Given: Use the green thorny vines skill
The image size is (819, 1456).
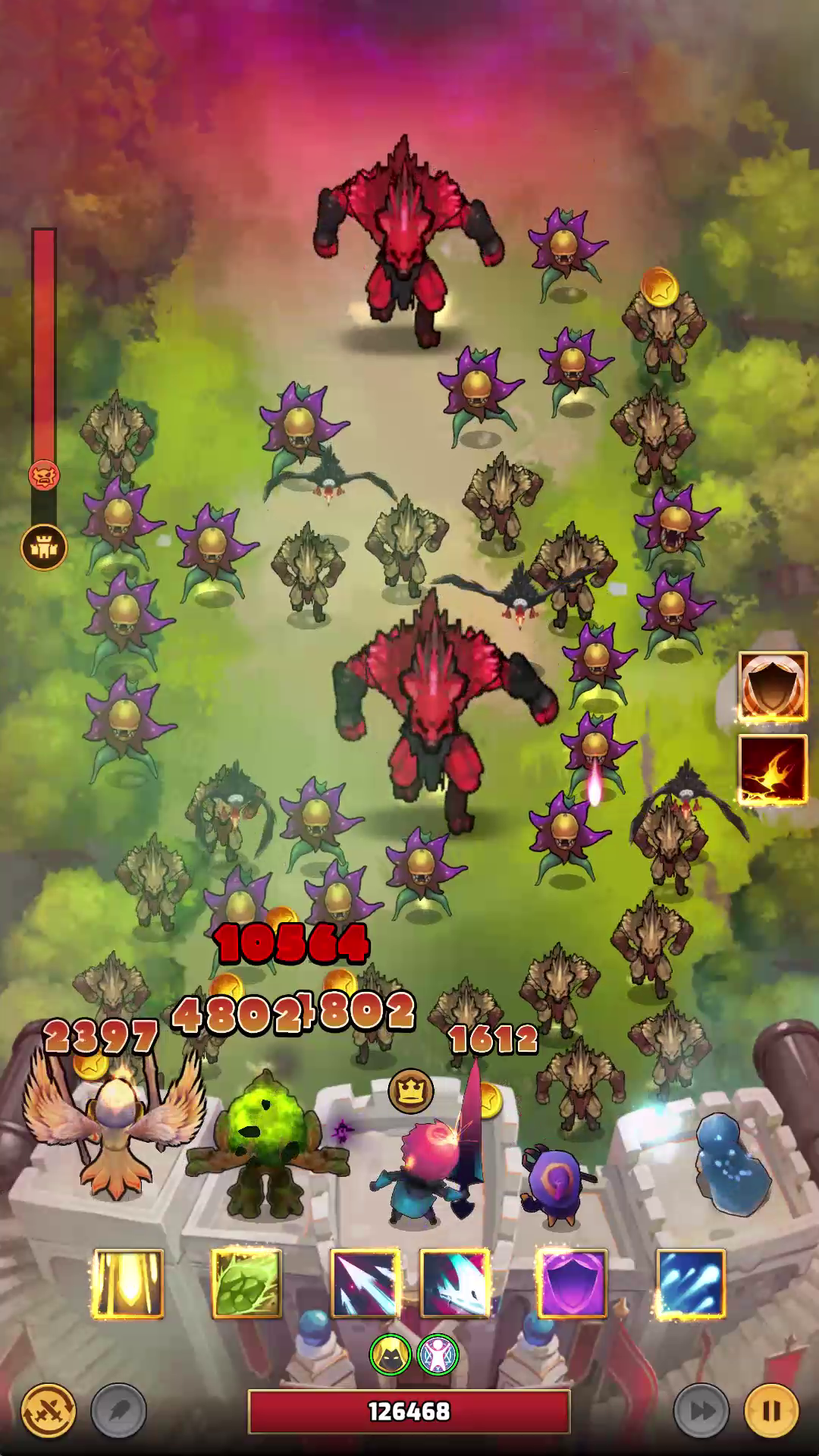Looking at the screenshot, I should click(246, 1284).
